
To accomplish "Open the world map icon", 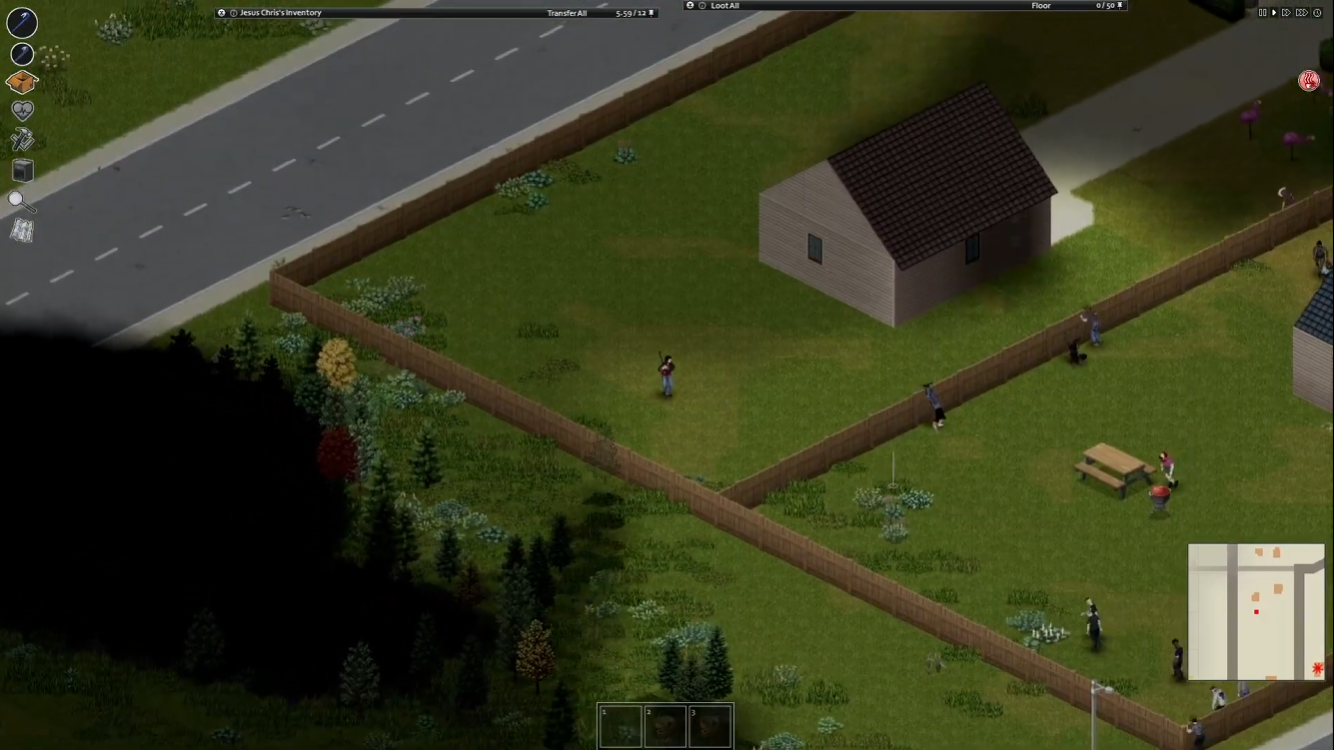I will pyautogui.click(x=22, y=232).
